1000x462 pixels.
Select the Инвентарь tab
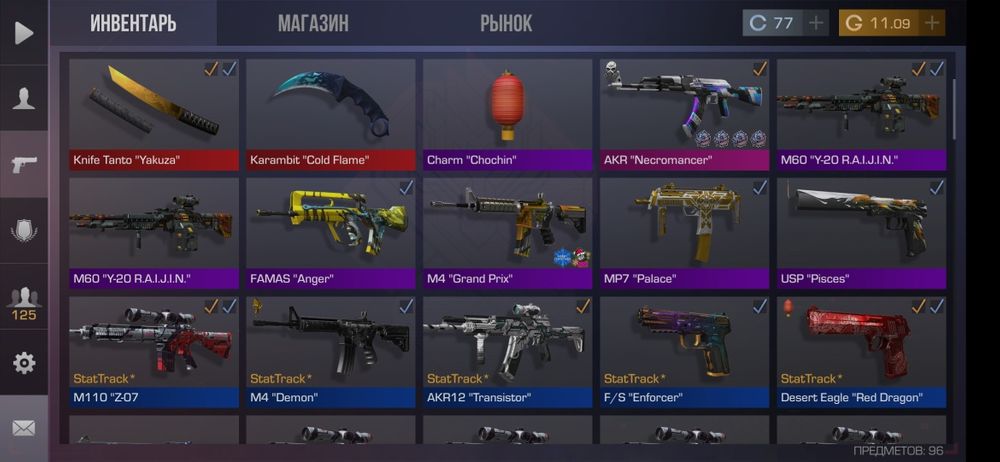pyautogui.click(x=133, y=23)
